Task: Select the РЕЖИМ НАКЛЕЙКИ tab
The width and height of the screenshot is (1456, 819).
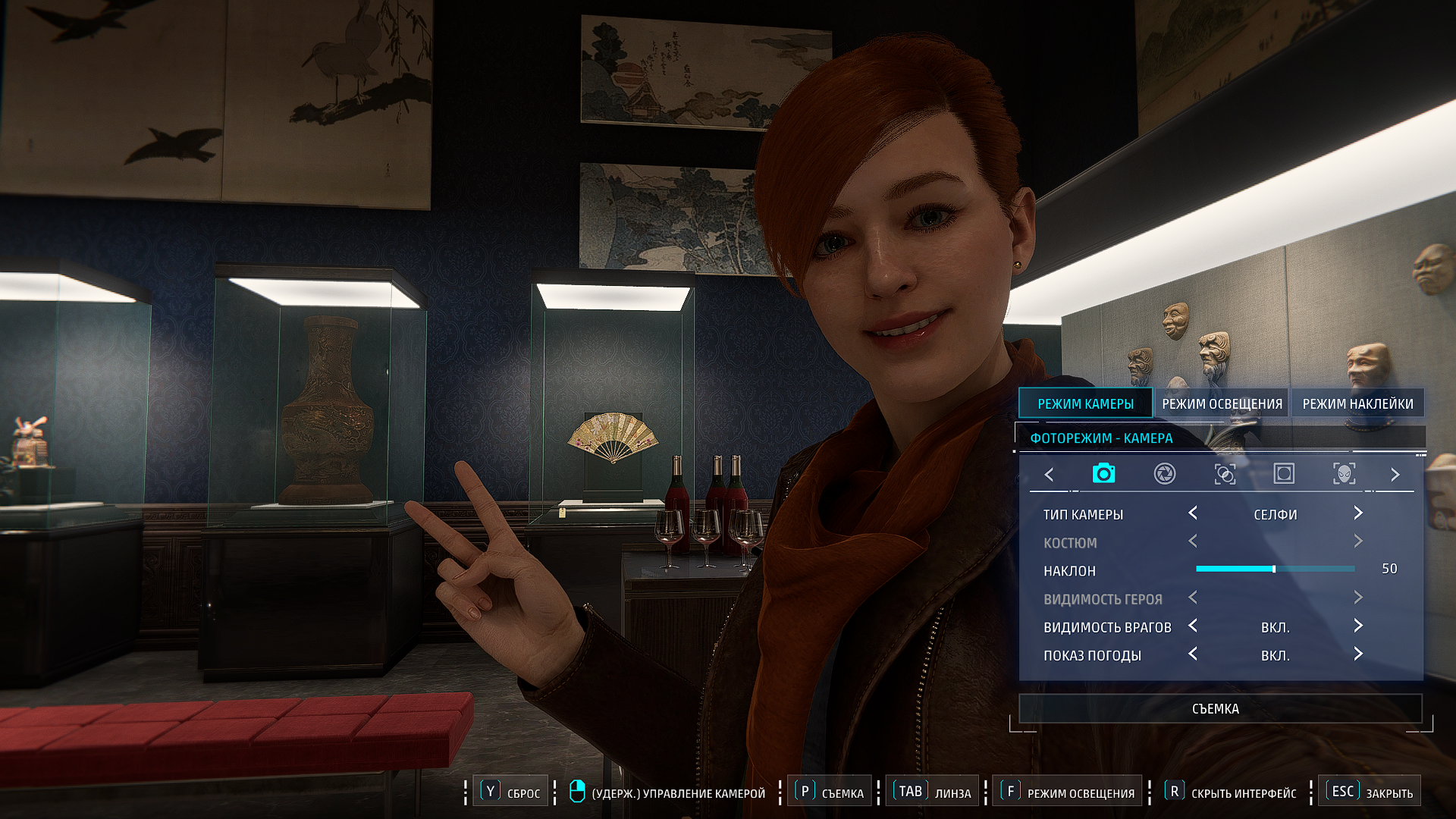Action: click(x=1357, y=403)
